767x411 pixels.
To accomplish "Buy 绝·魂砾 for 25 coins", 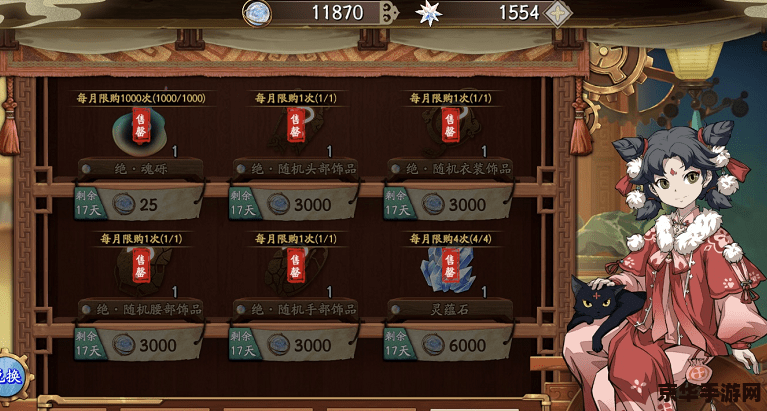I will tap(138, 204).
